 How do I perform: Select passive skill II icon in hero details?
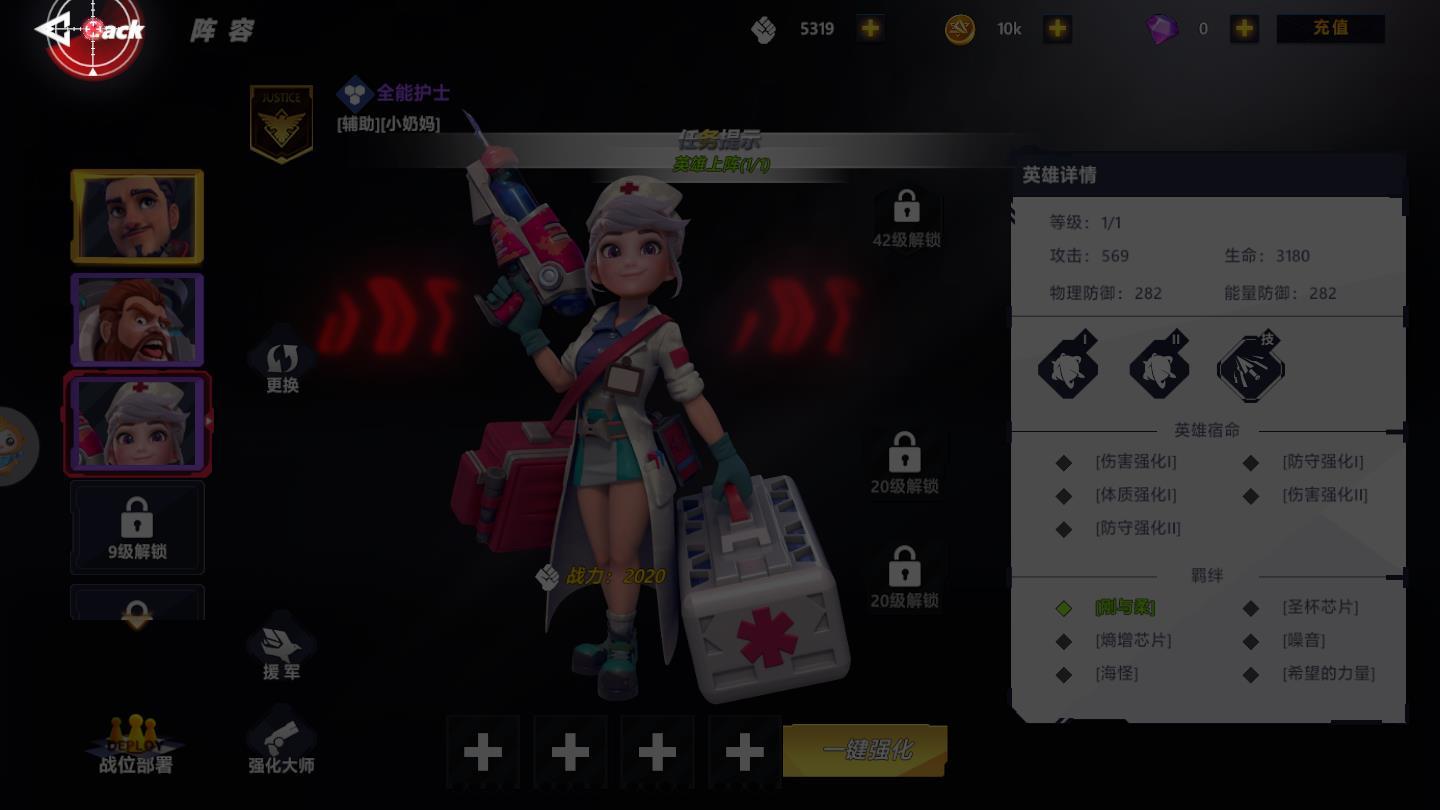(x=1159, y=367)
